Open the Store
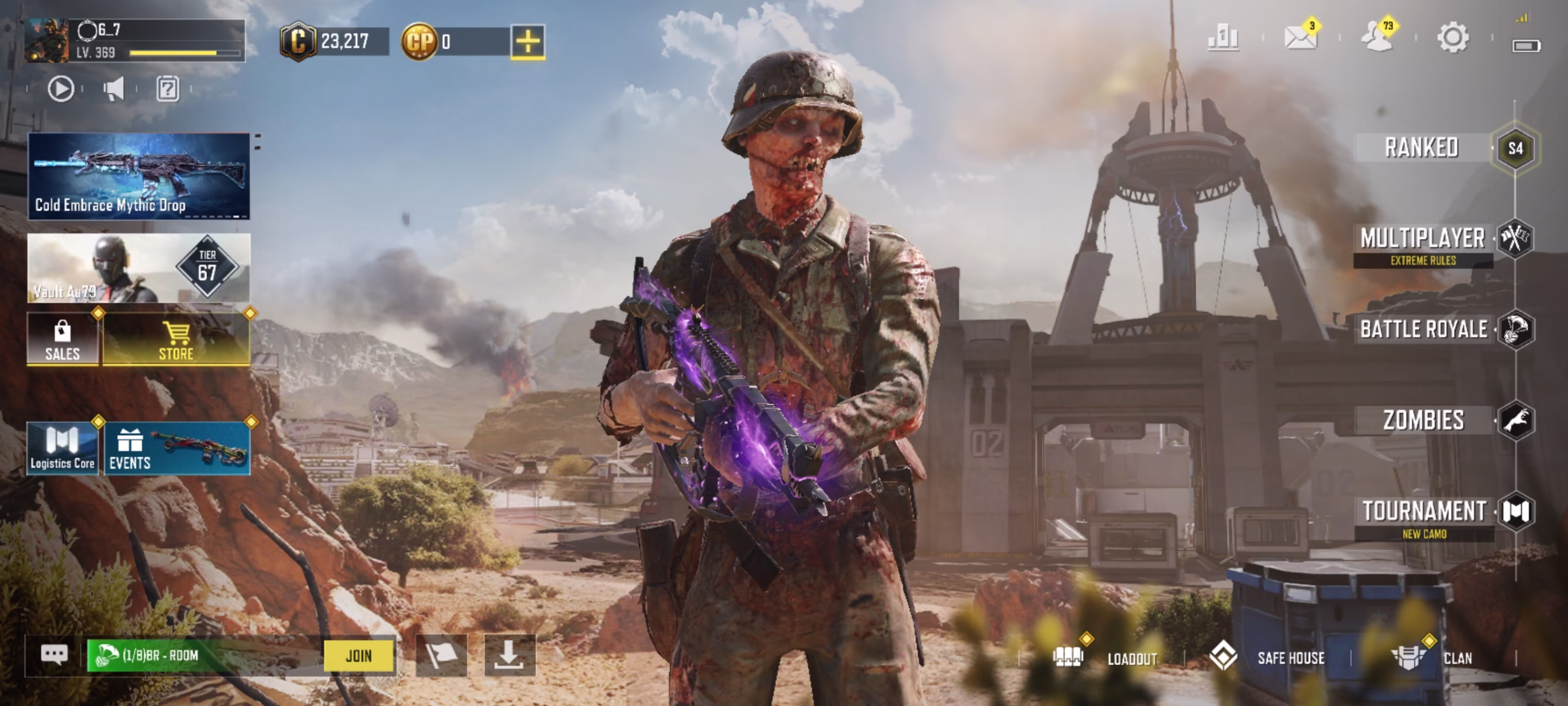The image size is (1568, 706). pyautogui.click(x=176, y=339)
